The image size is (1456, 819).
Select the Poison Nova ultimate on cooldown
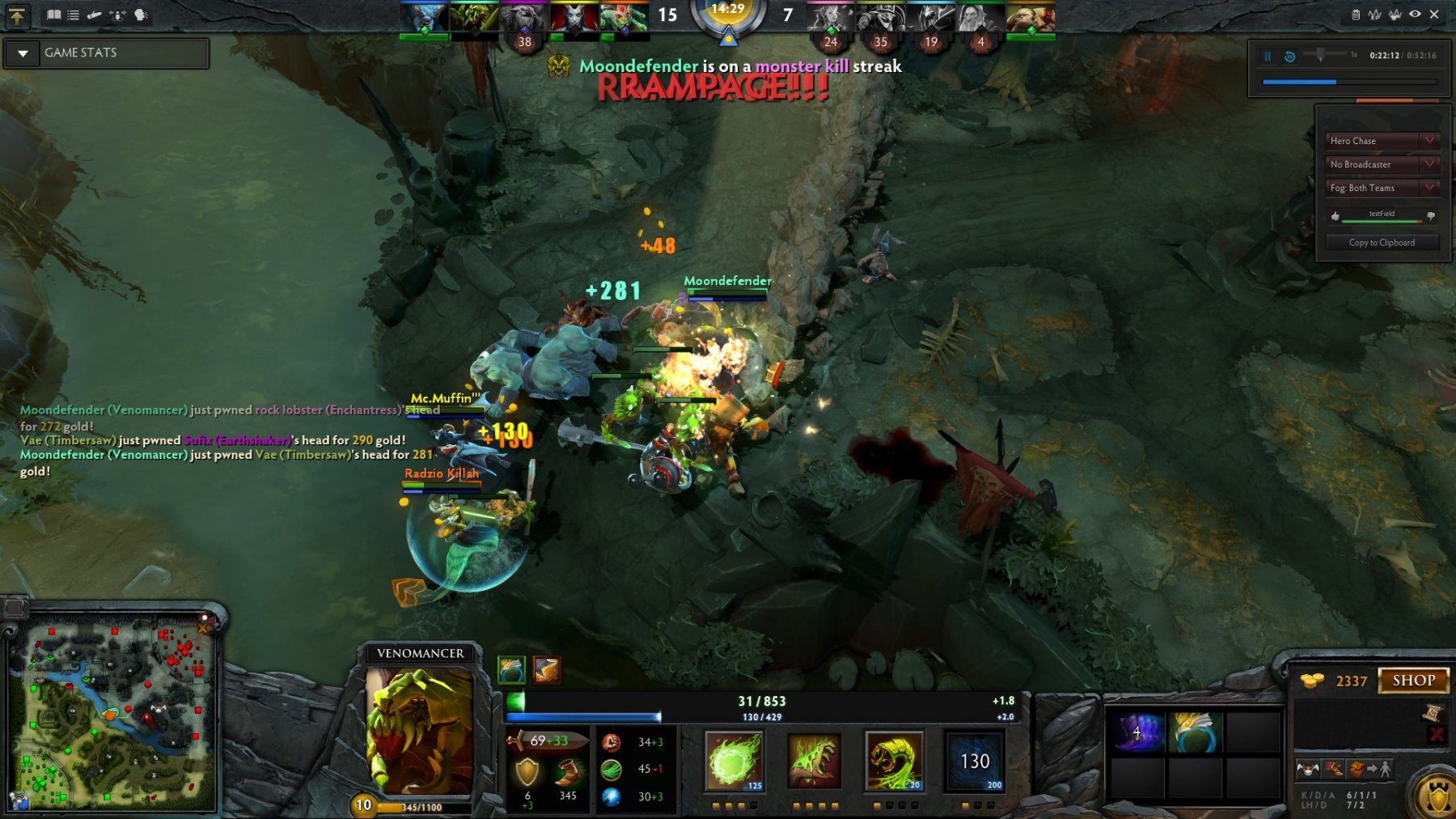[x=974, y=761]
